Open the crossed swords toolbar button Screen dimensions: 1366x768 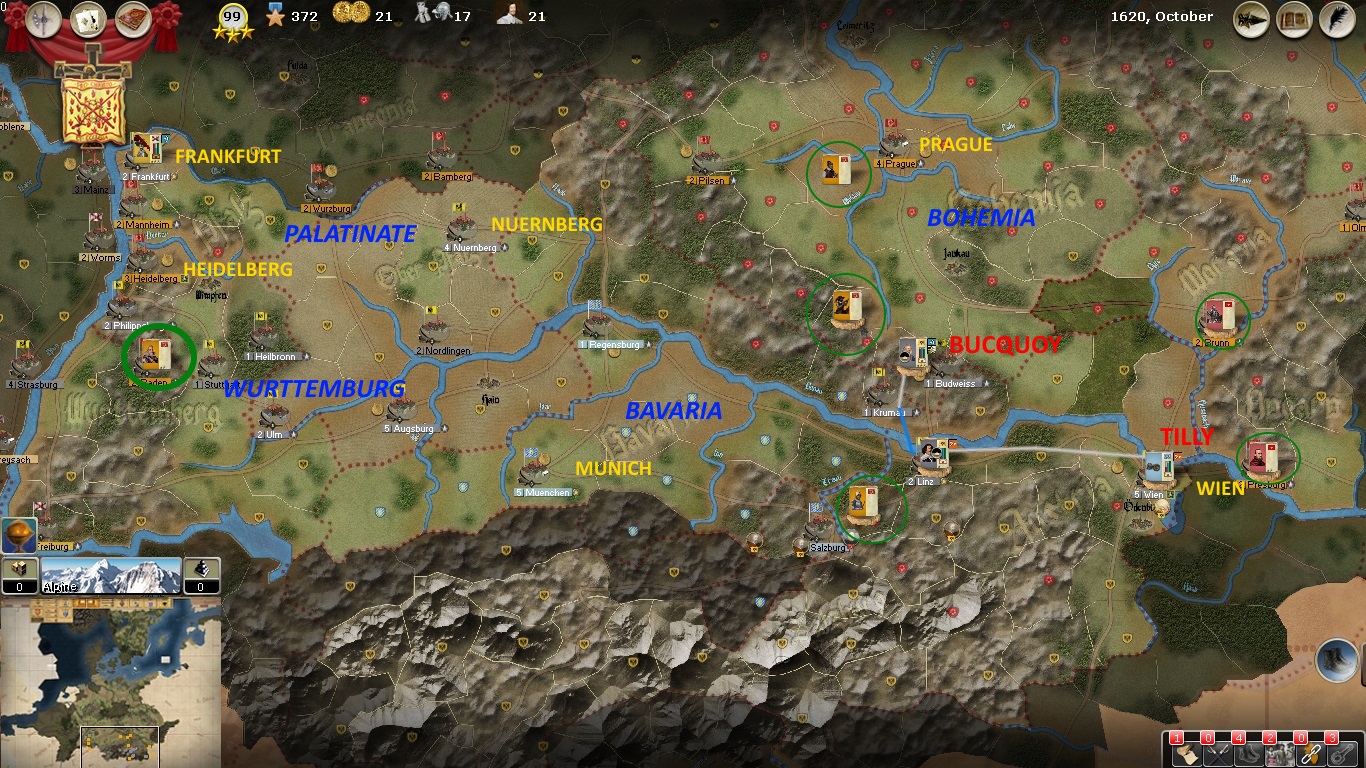pyautogui.click(x=1216, y=753)
